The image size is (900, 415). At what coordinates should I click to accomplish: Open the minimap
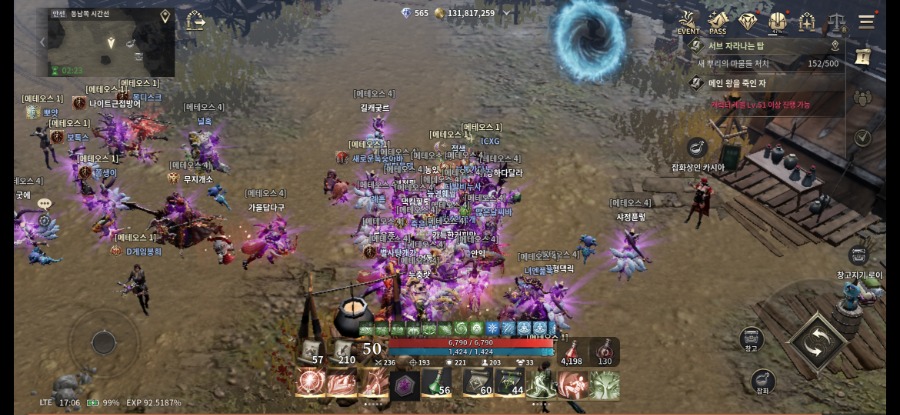[111, 42]
